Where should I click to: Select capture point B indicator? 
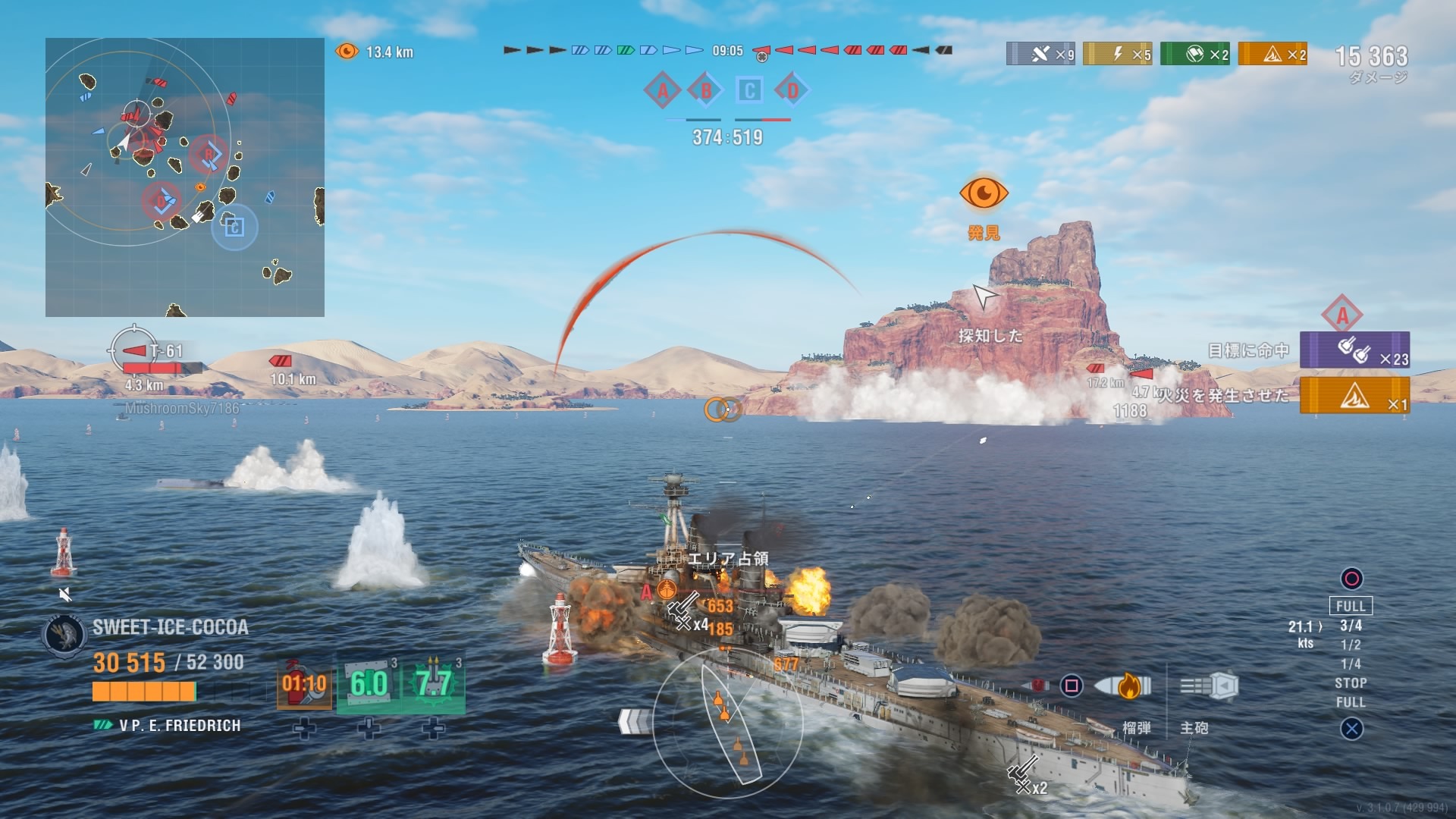tap(706, 91)
